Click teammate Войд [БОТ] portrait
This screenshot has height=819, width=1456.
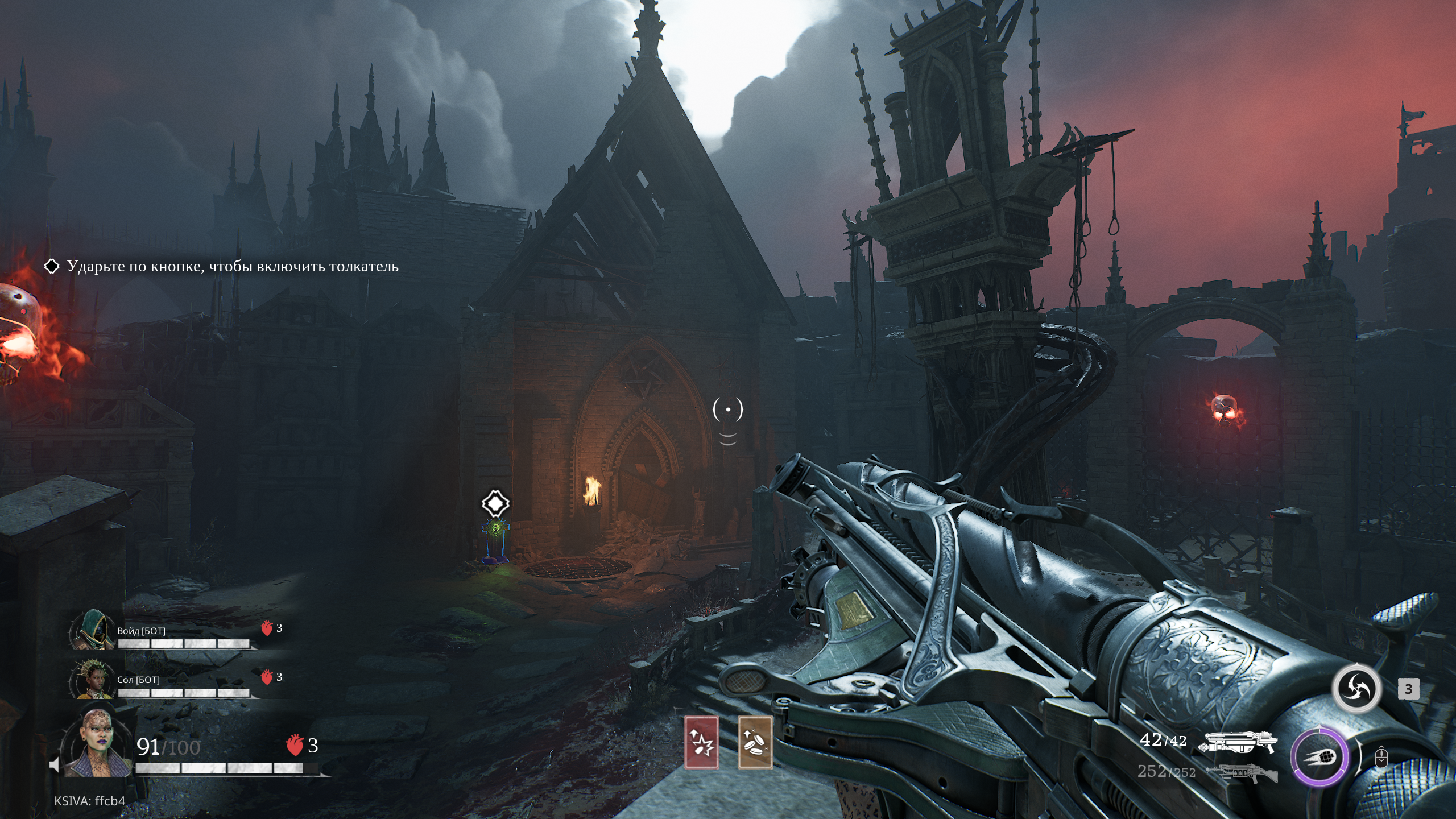pyautogui.click(x=92, y=630)
